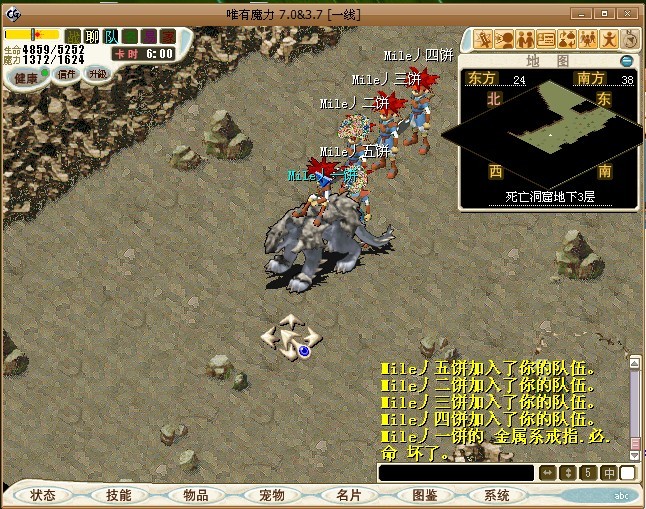Open the 名片 name card menu

[x=347, y=495]
